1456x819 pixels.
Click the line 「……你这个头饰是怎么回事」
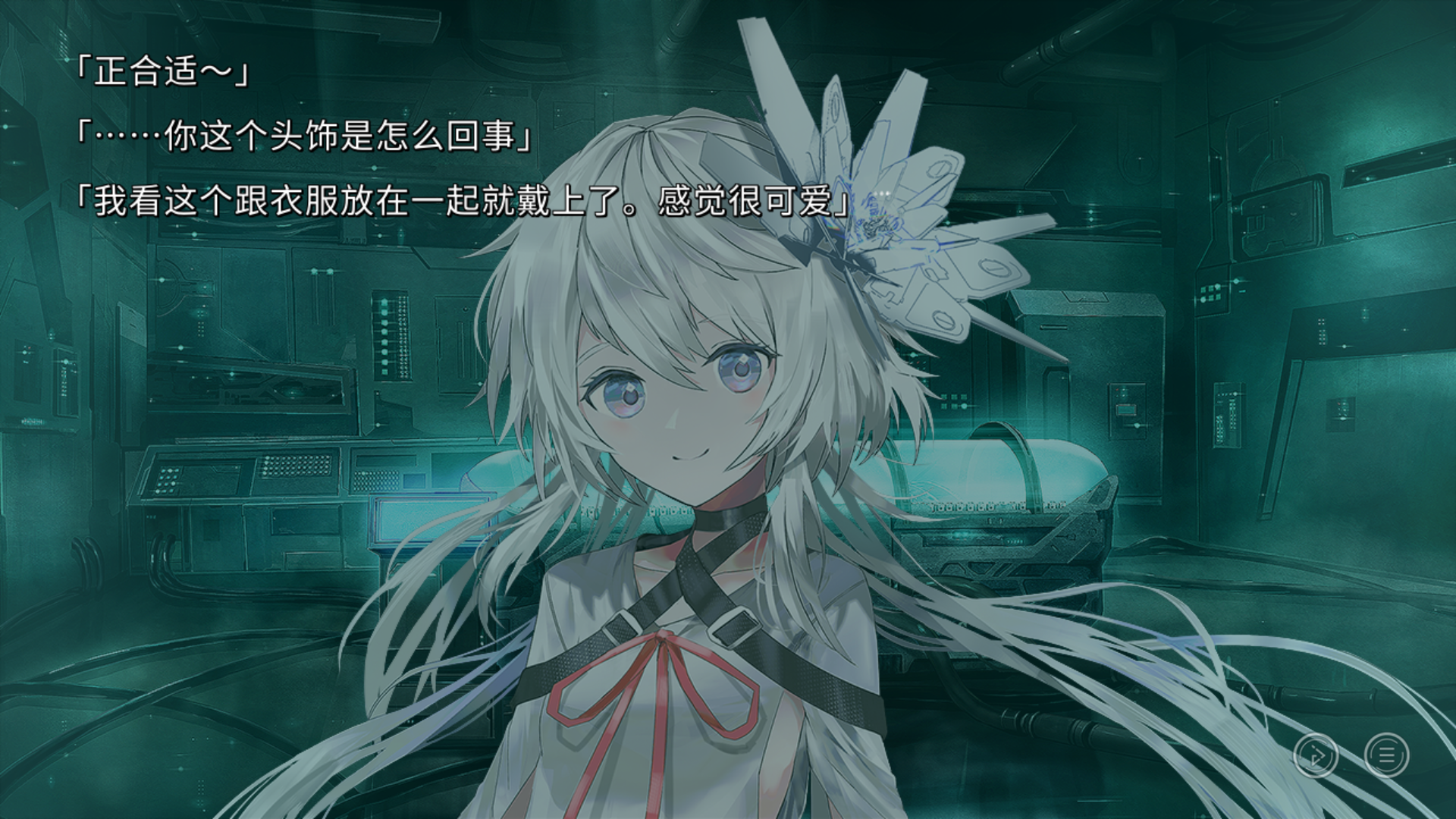point(303,138)
